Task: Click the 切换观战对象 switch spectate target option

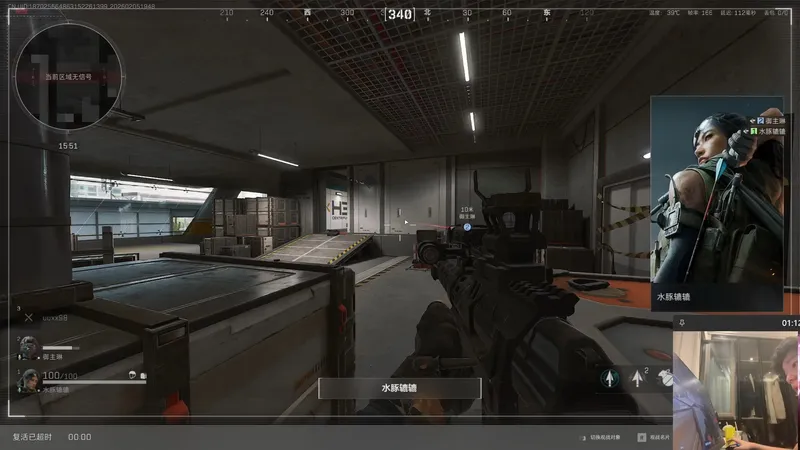Action: 607,437
